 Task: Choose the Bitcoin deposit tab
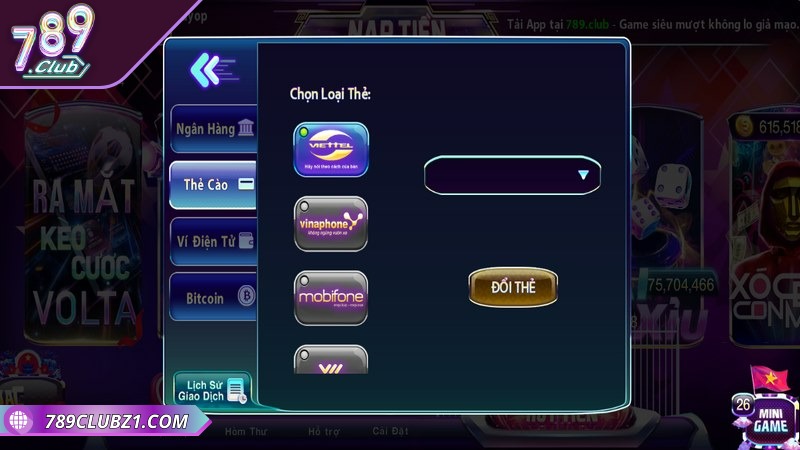[212, 297]
